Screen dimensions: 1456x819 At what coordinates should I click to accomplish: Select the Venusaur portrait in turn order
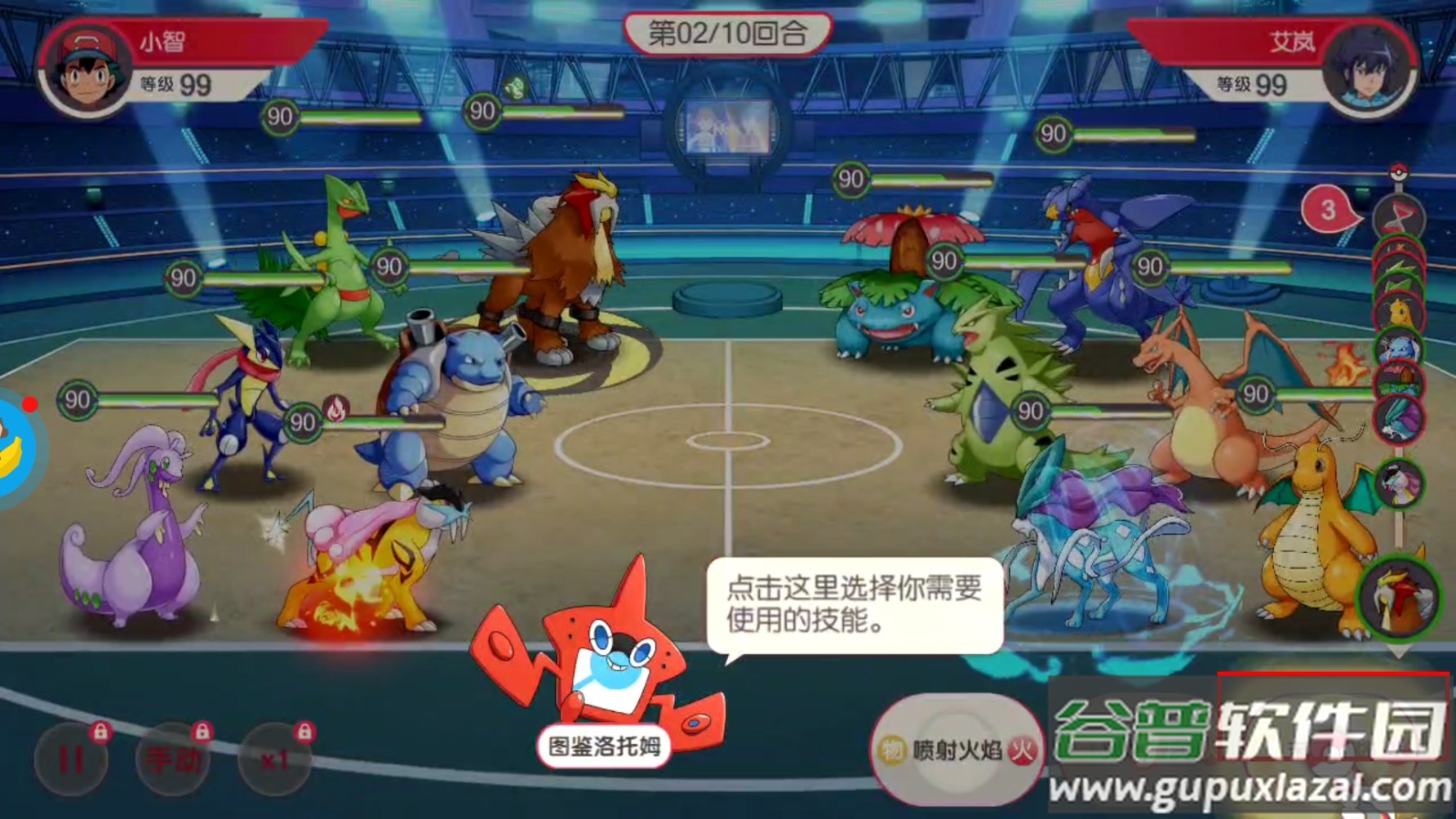1399,382
